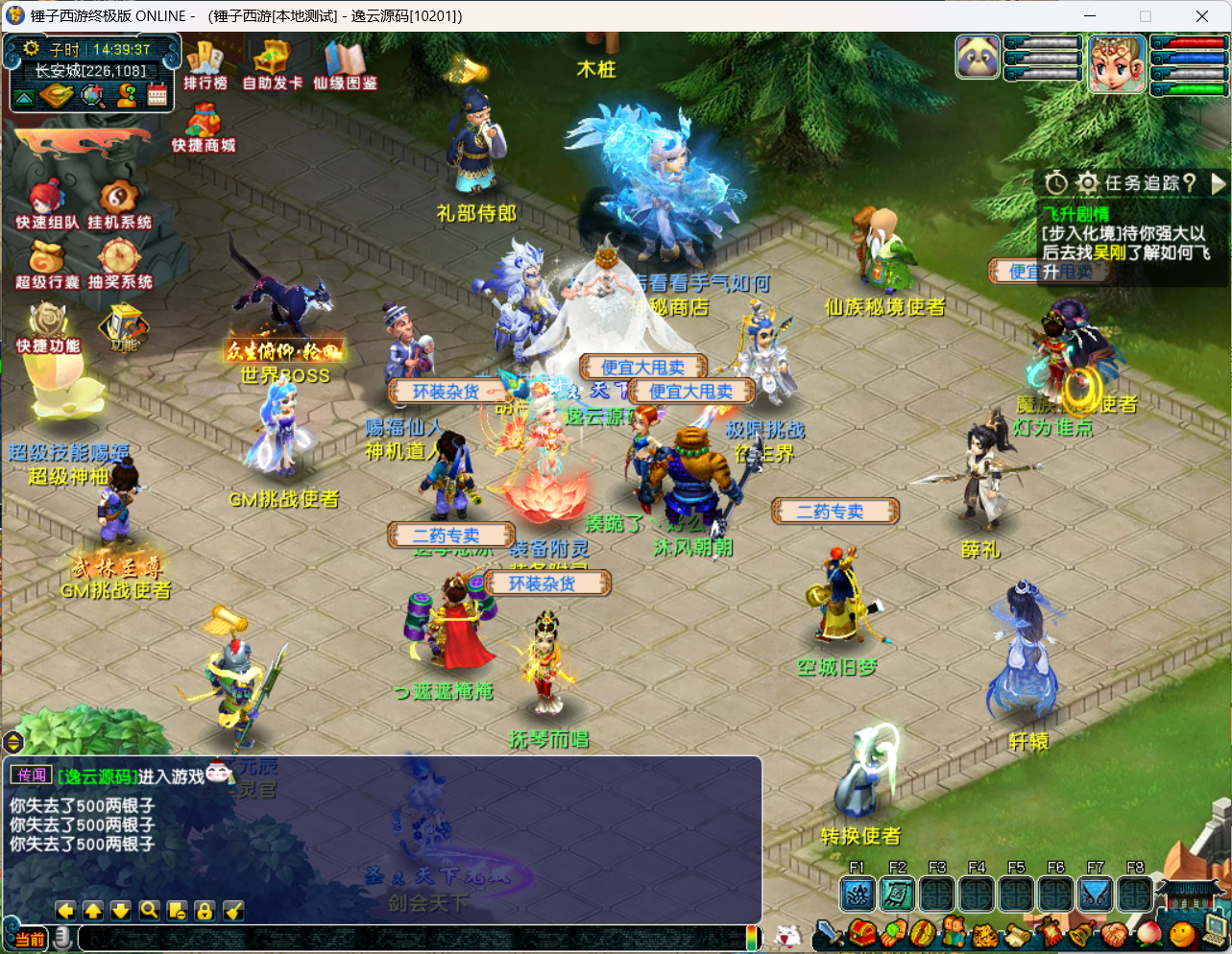Open the 抽奖系统 lottery wheel

pyautogui.click(x=120, y=264)
